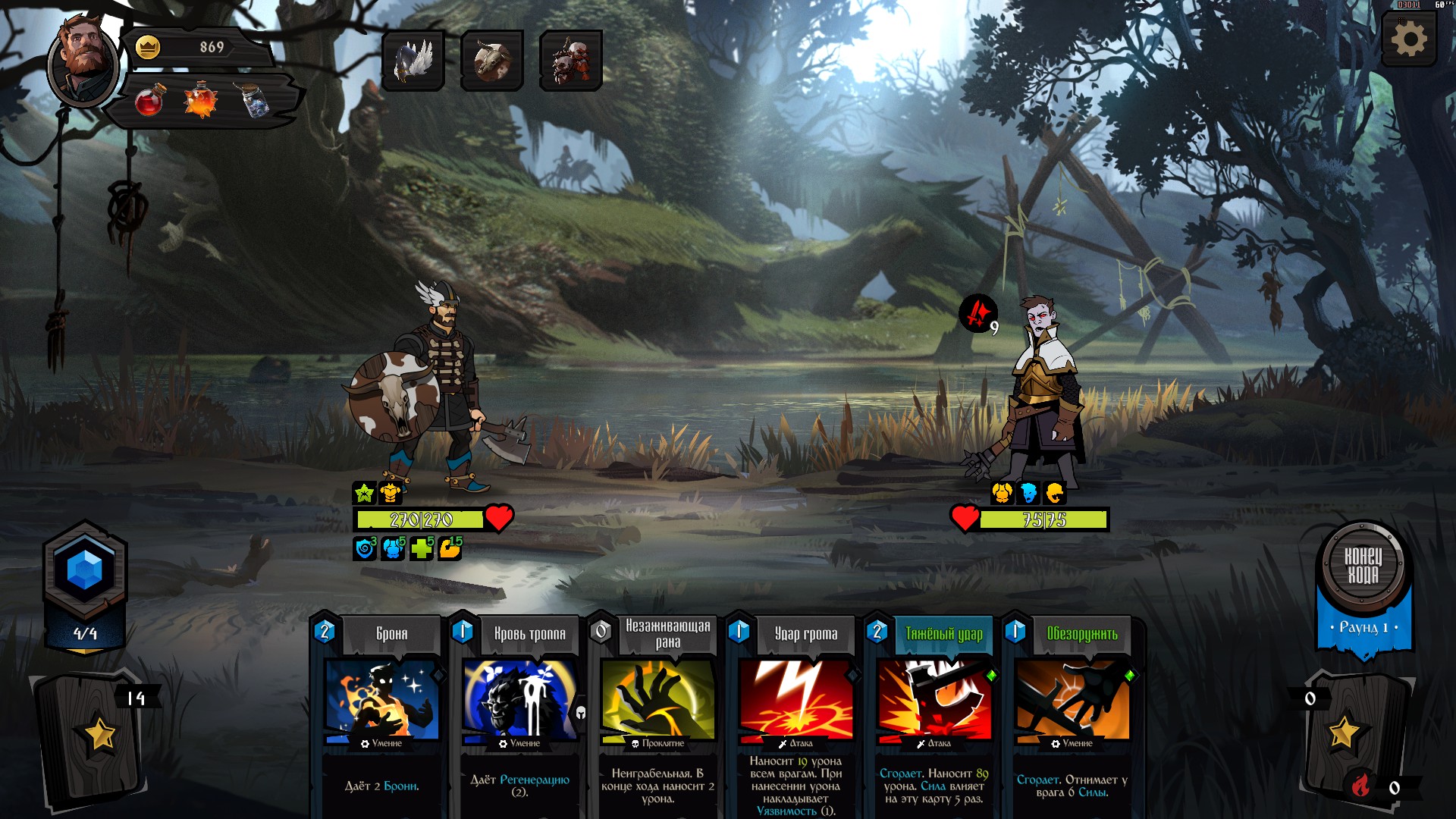The height and width of the screenshot is (819, 1456).
Task: Use the orange spiky explosive potion
Action: [x=200, y=100]
